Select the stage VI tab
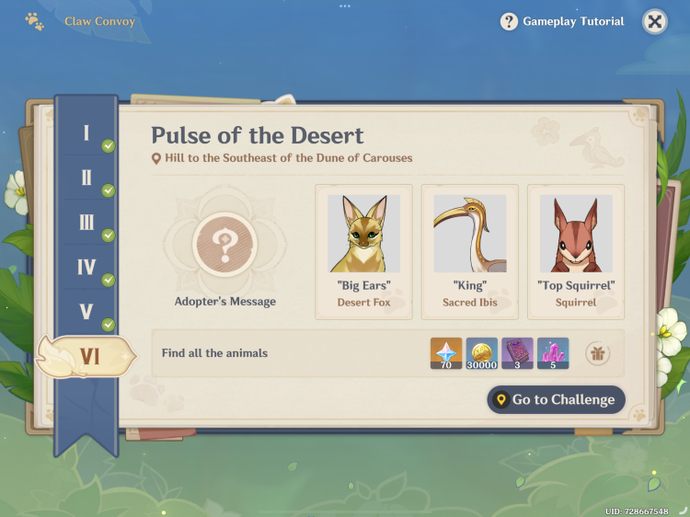The height and width of the screenshot is (517, 690). click(88, 356)
